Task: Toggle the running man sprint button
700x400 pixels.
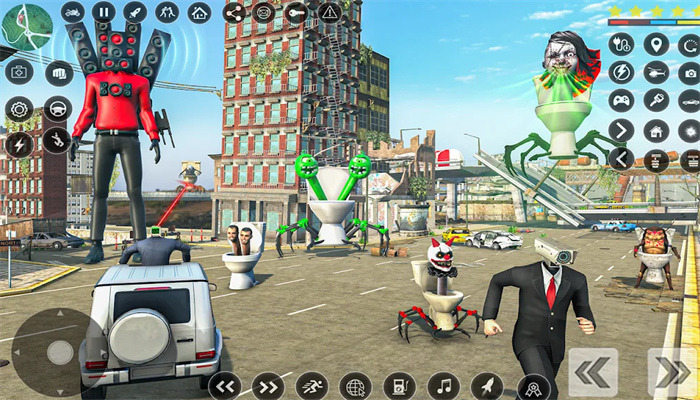Action: click(x=312, y=385)
